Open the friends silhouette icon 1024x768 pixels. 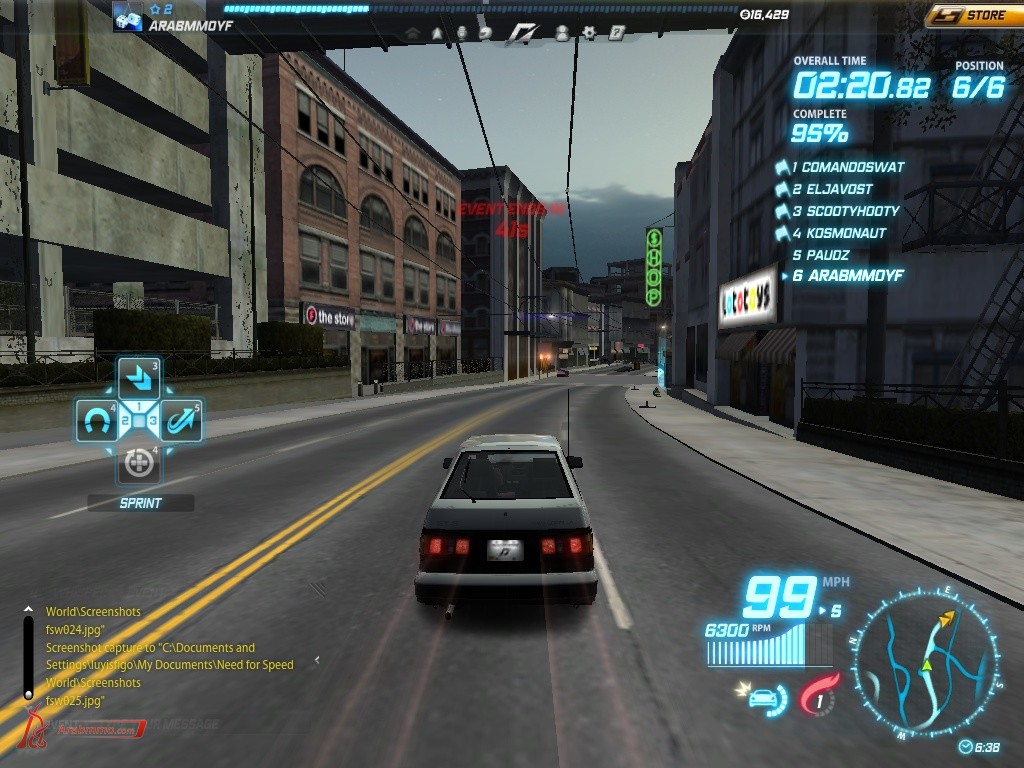pyautogui.click(x=561, y=33)
